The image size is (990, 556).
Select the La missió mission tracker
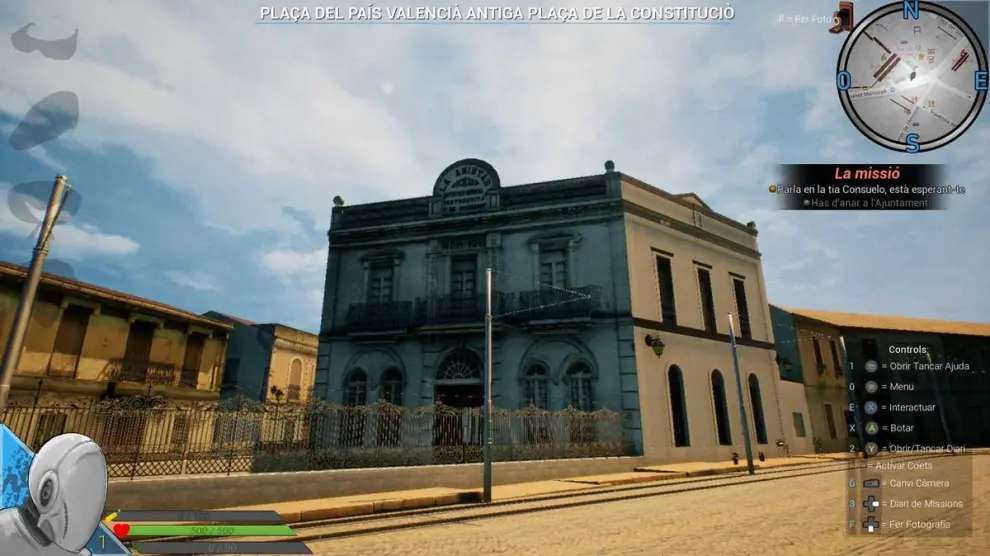tap(866, 187)
